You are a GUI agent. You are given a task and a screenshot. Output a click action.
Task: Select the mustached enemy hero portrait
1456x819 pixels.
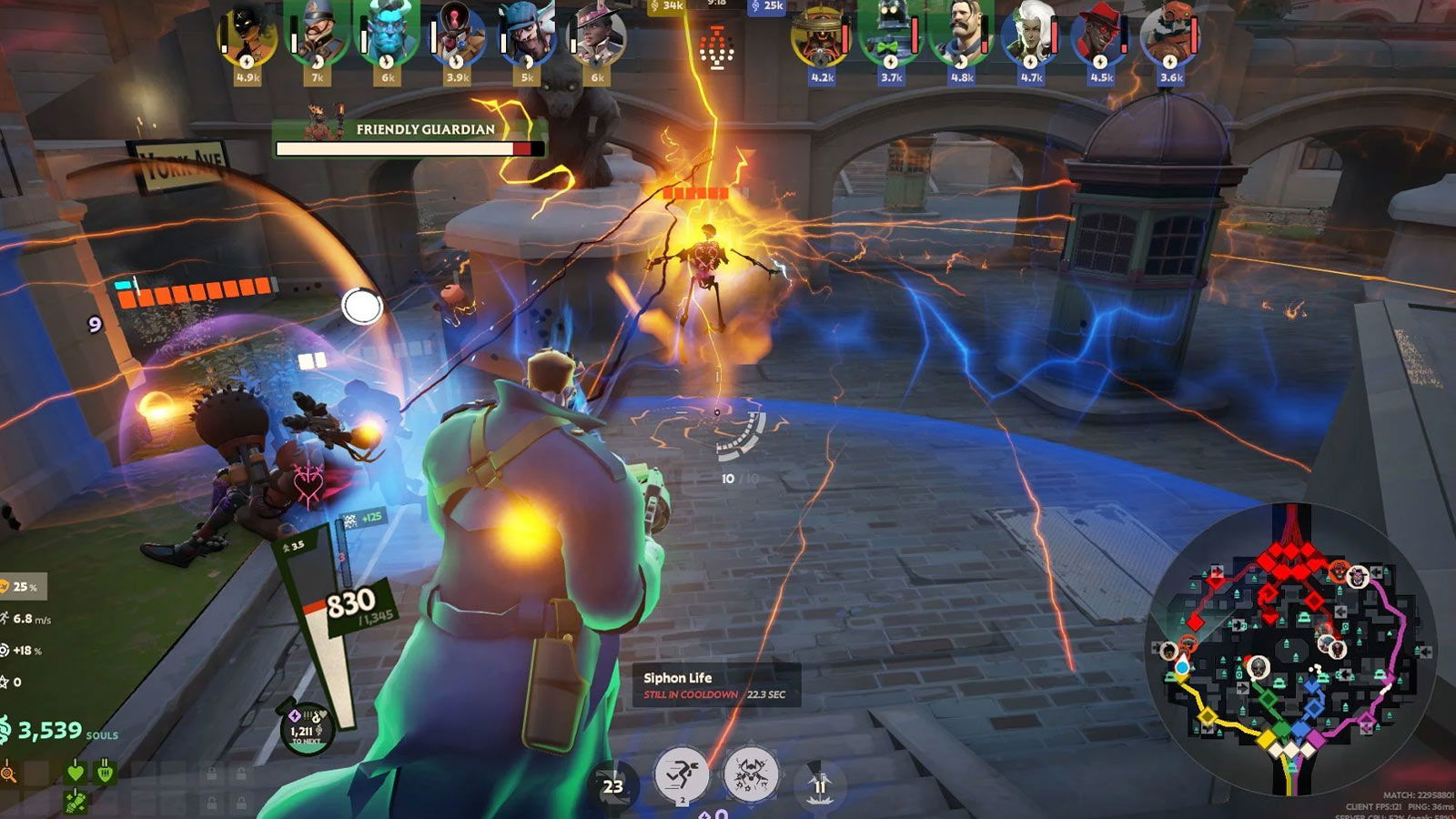pos(960,35)
